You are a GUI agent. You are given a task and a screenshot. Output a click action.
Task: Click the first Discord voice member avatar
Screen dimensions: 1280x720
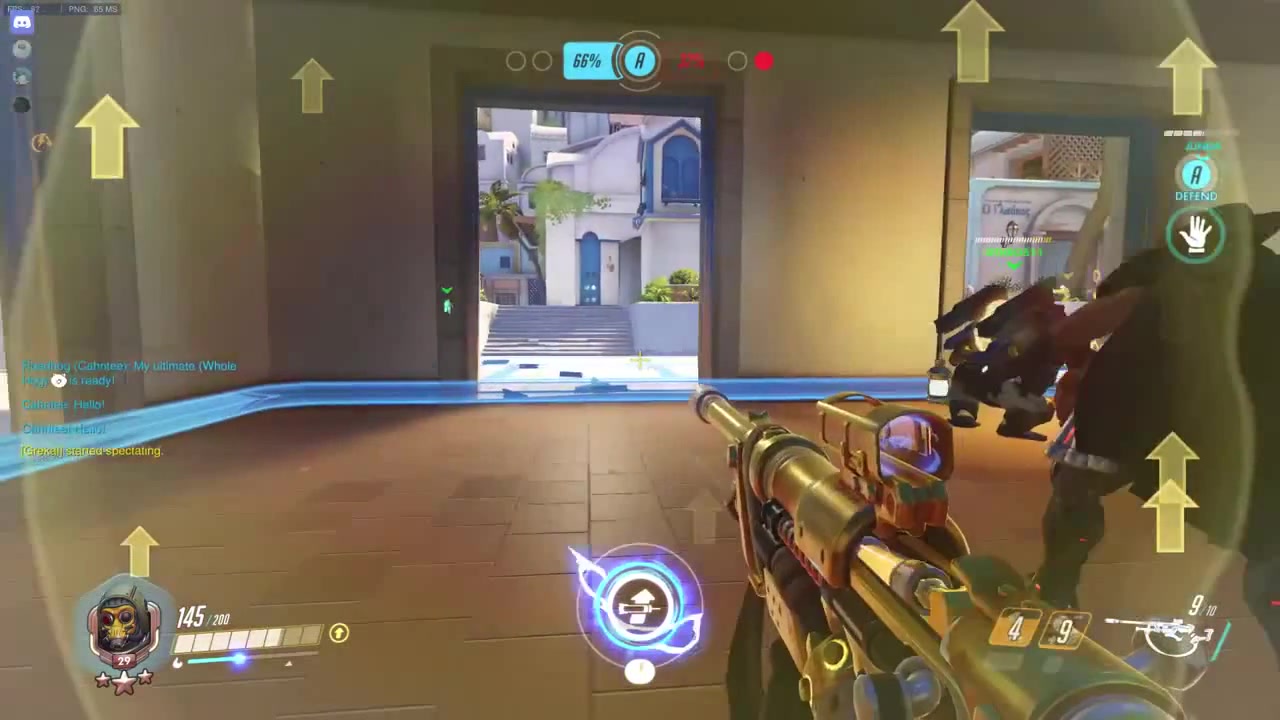pyautogui.click(x=21, y=48)
